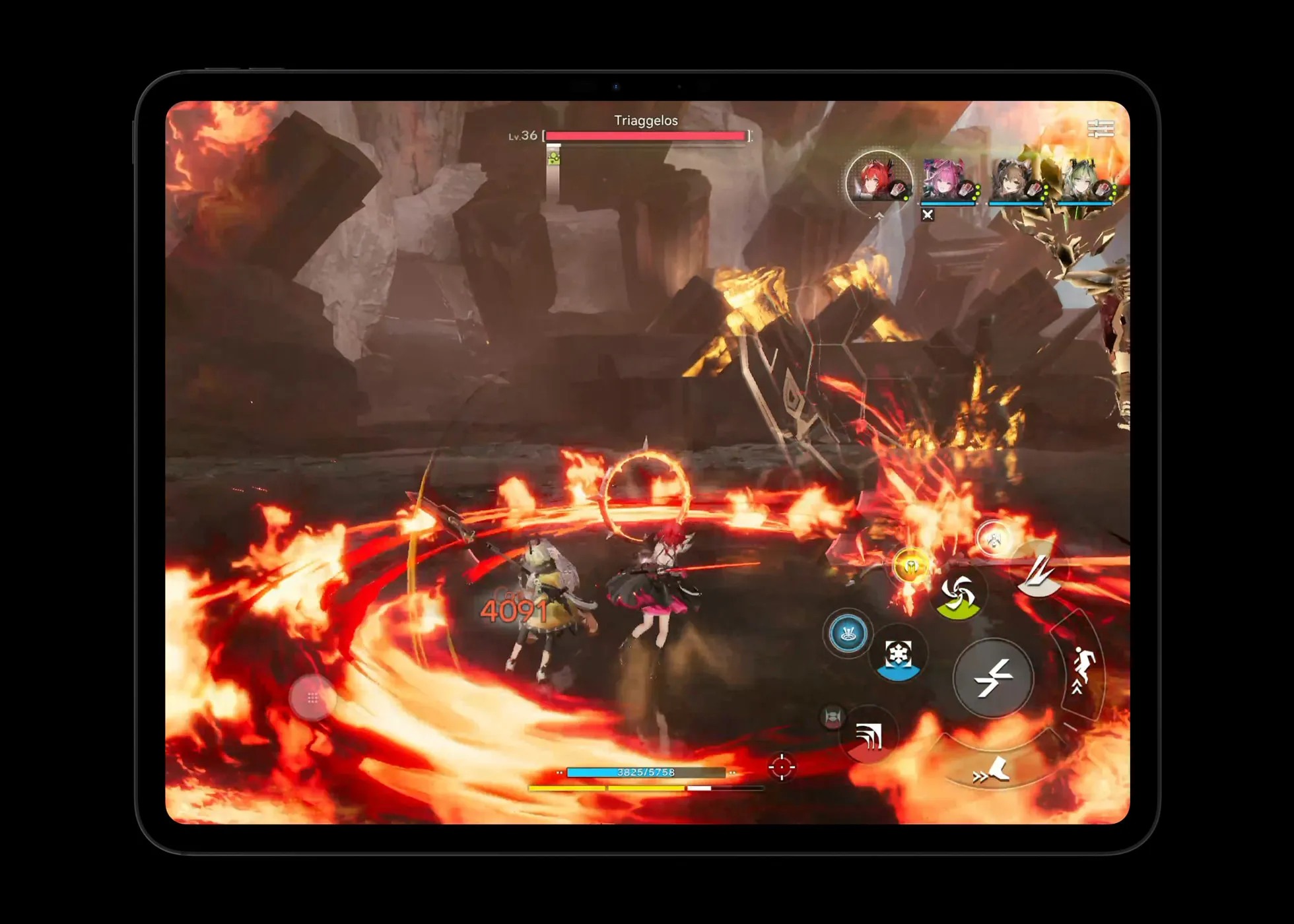Tap the glowing blue circular buff skill
Image resolution: width=1294 pixels, height=924 pixels.
pyautogui.click(x=848, y=633)
